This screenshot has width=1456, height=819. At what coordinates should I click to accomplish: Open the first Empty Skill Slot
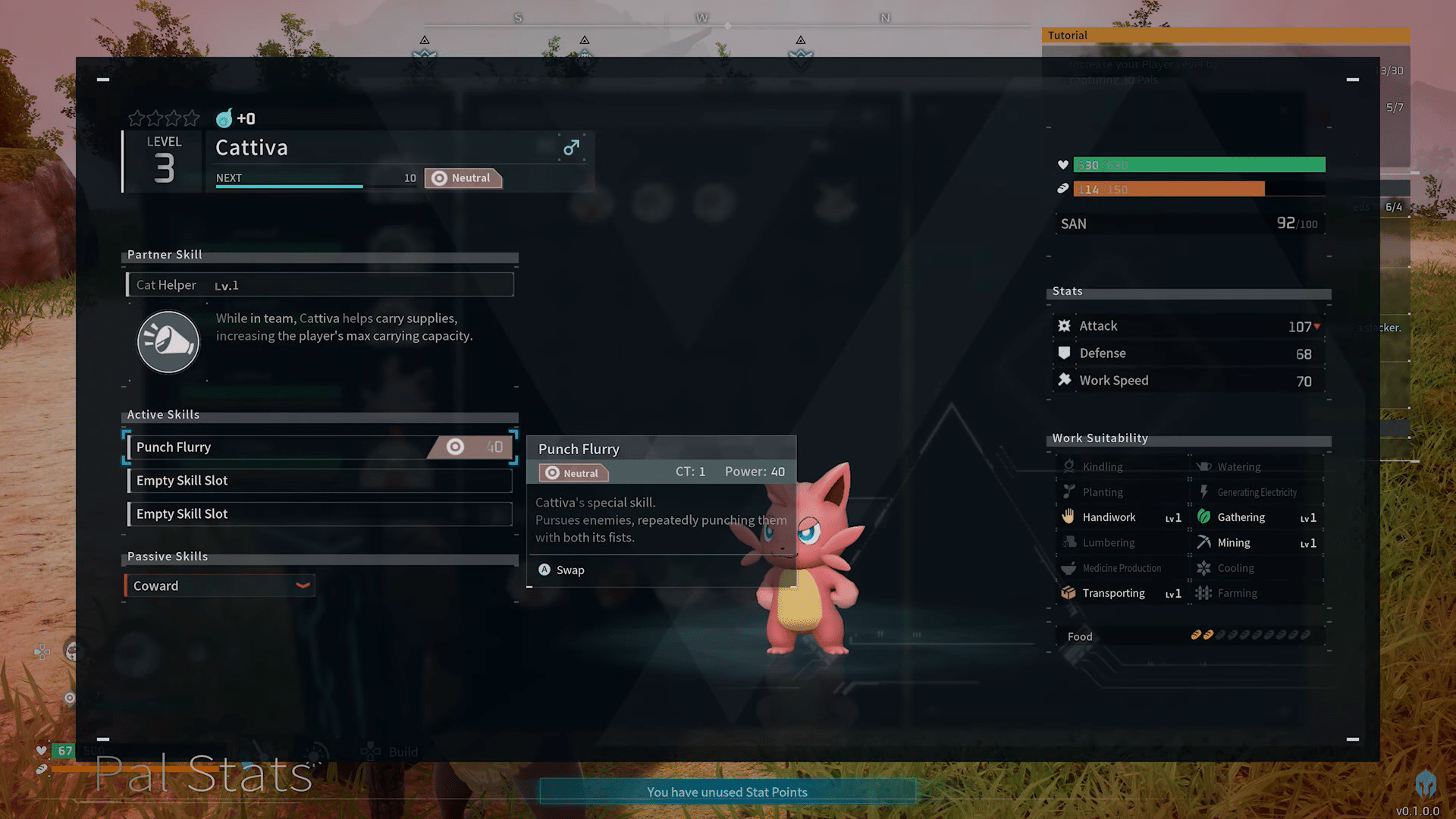click(318, 480)
